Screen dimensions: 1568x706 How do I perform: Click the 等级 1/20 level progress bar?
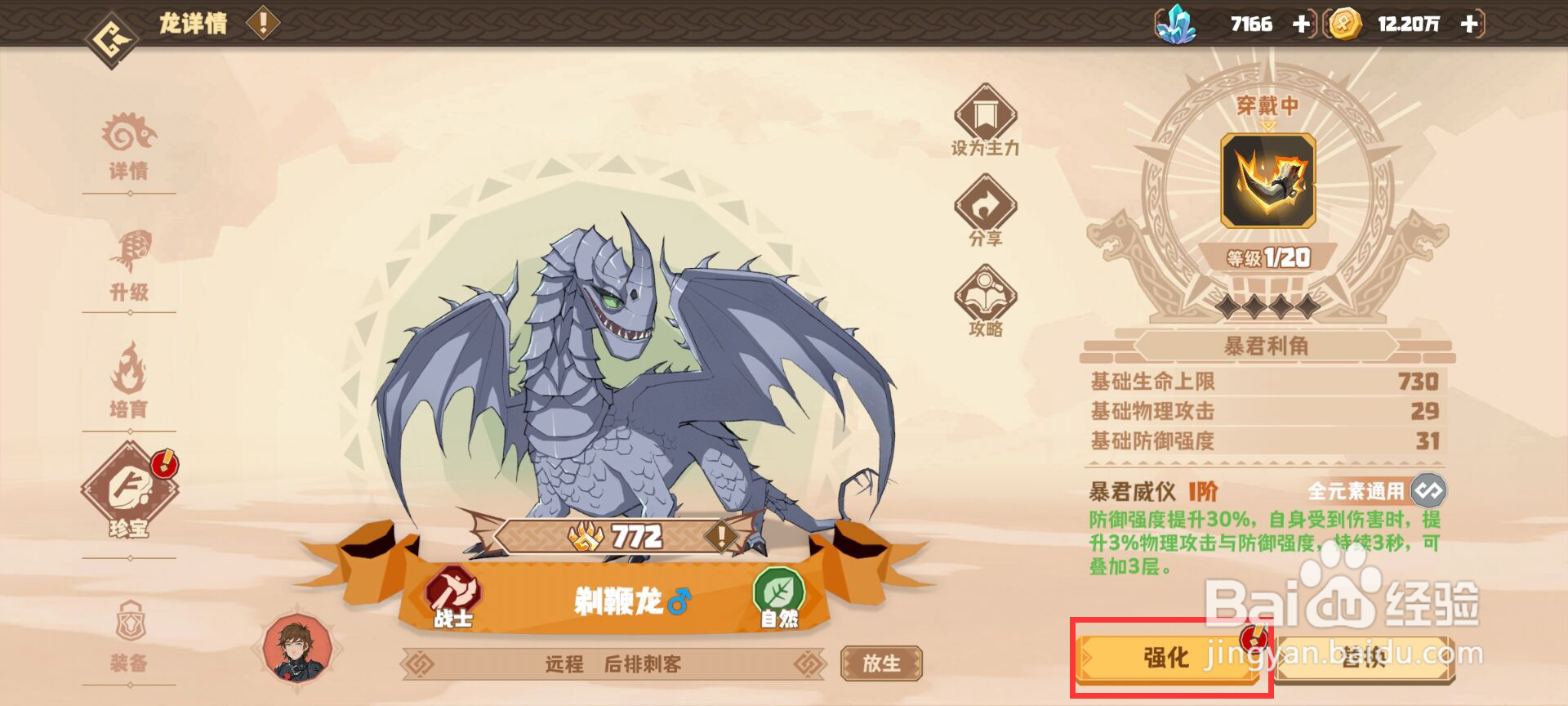tap(1272, 257)
